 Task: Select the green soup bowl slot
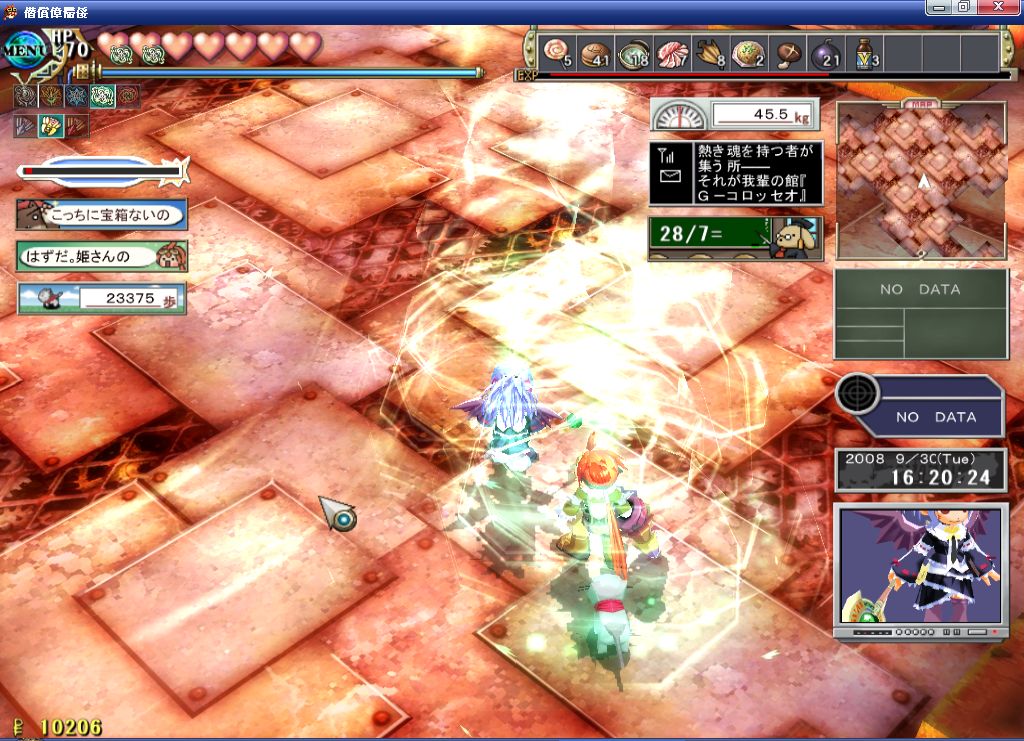pos(635,52)
